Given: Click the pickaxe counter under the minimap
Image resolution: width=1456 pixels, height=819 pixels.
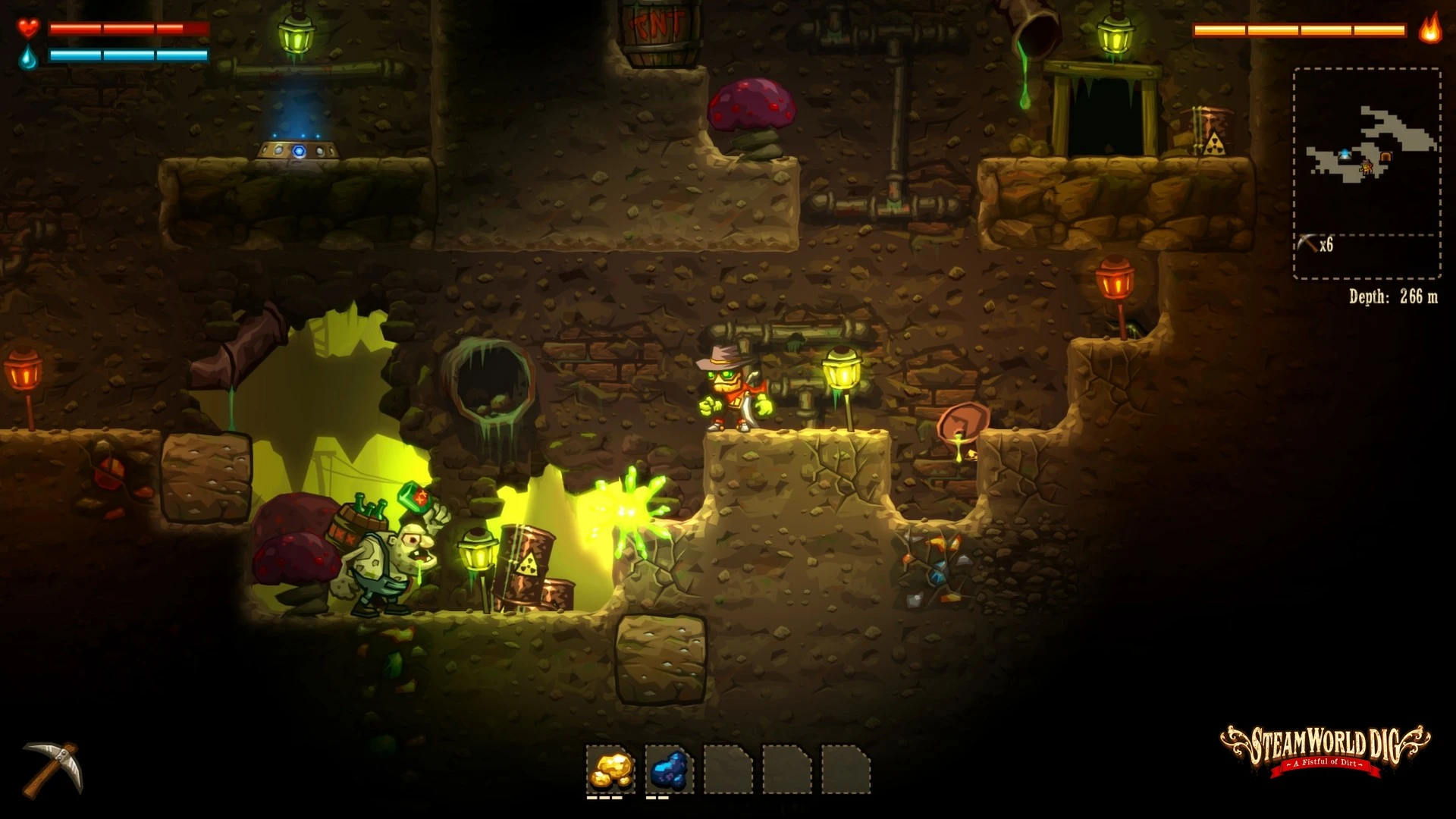Looking at the screenshot, I should 1315,244.
